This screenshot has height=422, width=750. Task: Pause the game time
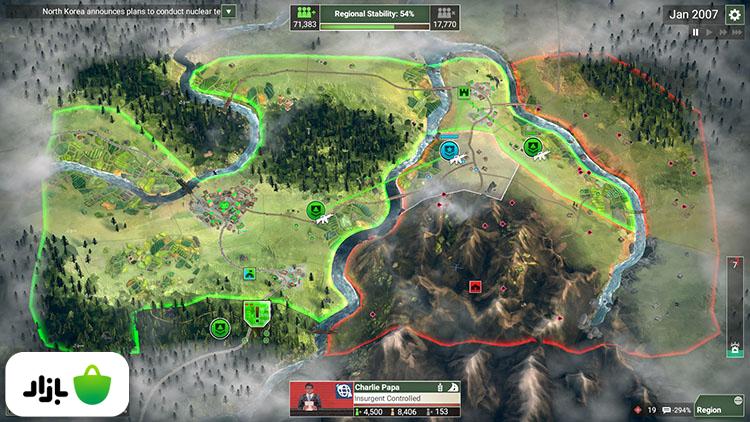point(696,33)
